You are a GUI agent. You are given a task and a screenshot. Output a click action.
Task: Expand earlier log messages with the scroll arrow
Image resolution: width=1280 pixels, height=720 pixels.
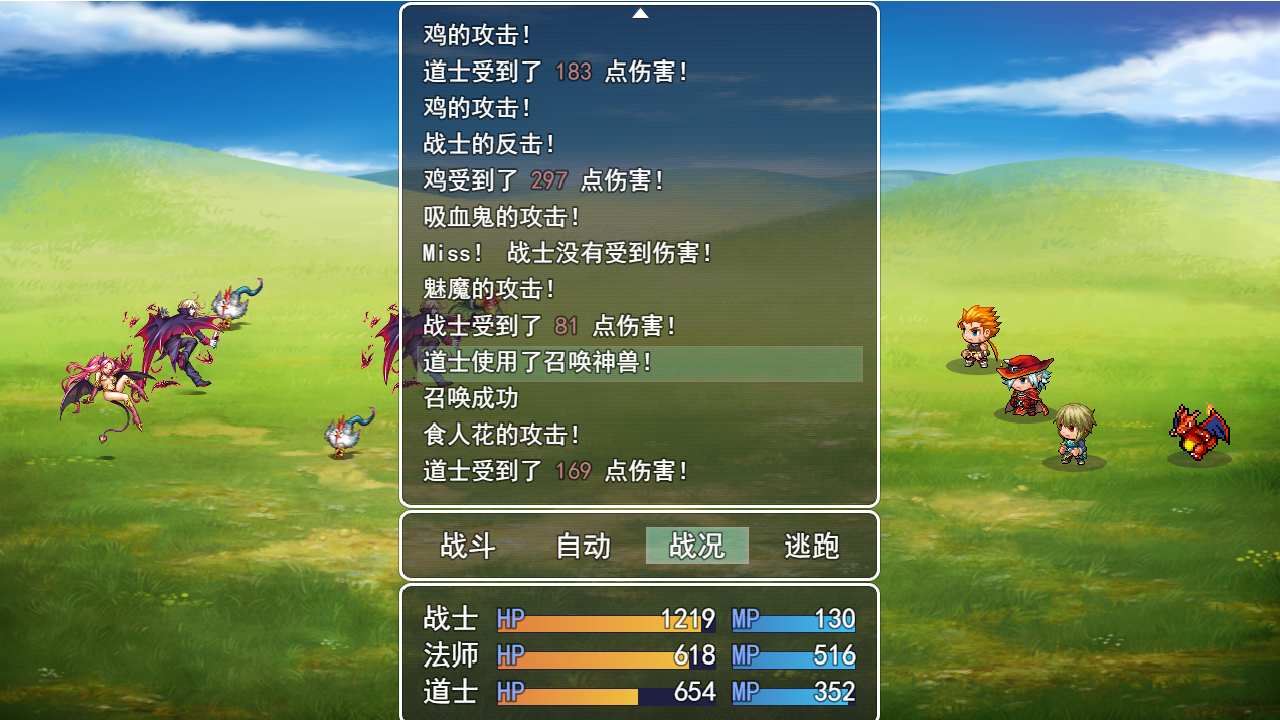640,13
